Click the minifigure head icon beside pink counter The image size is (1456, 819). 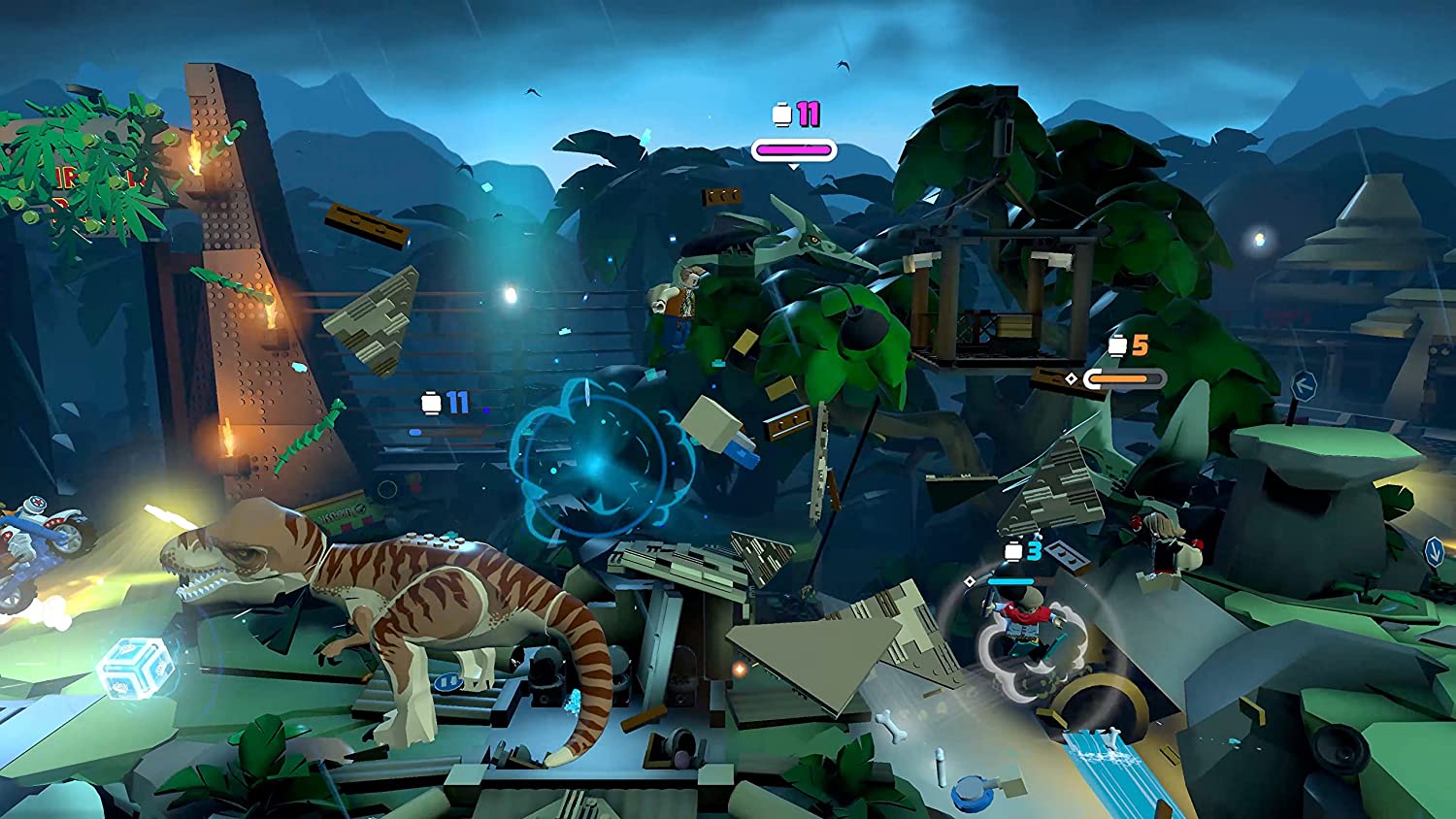[x=781, y=114]
